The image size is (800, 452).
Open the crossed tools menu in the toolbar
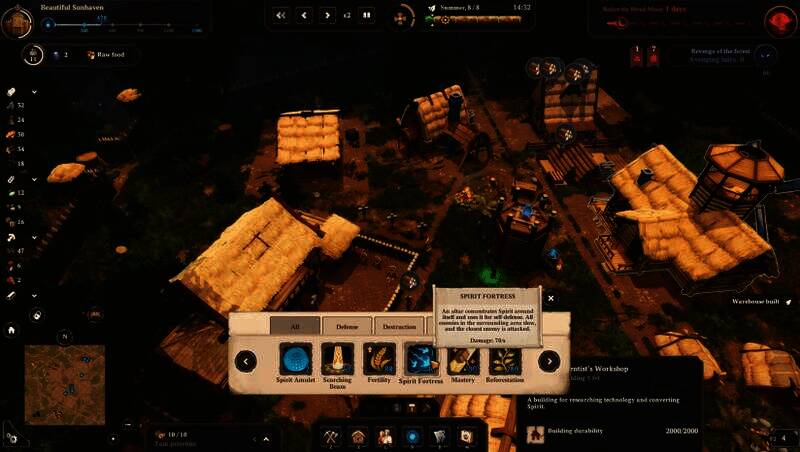pyautogui.click(x=331, y=436)
